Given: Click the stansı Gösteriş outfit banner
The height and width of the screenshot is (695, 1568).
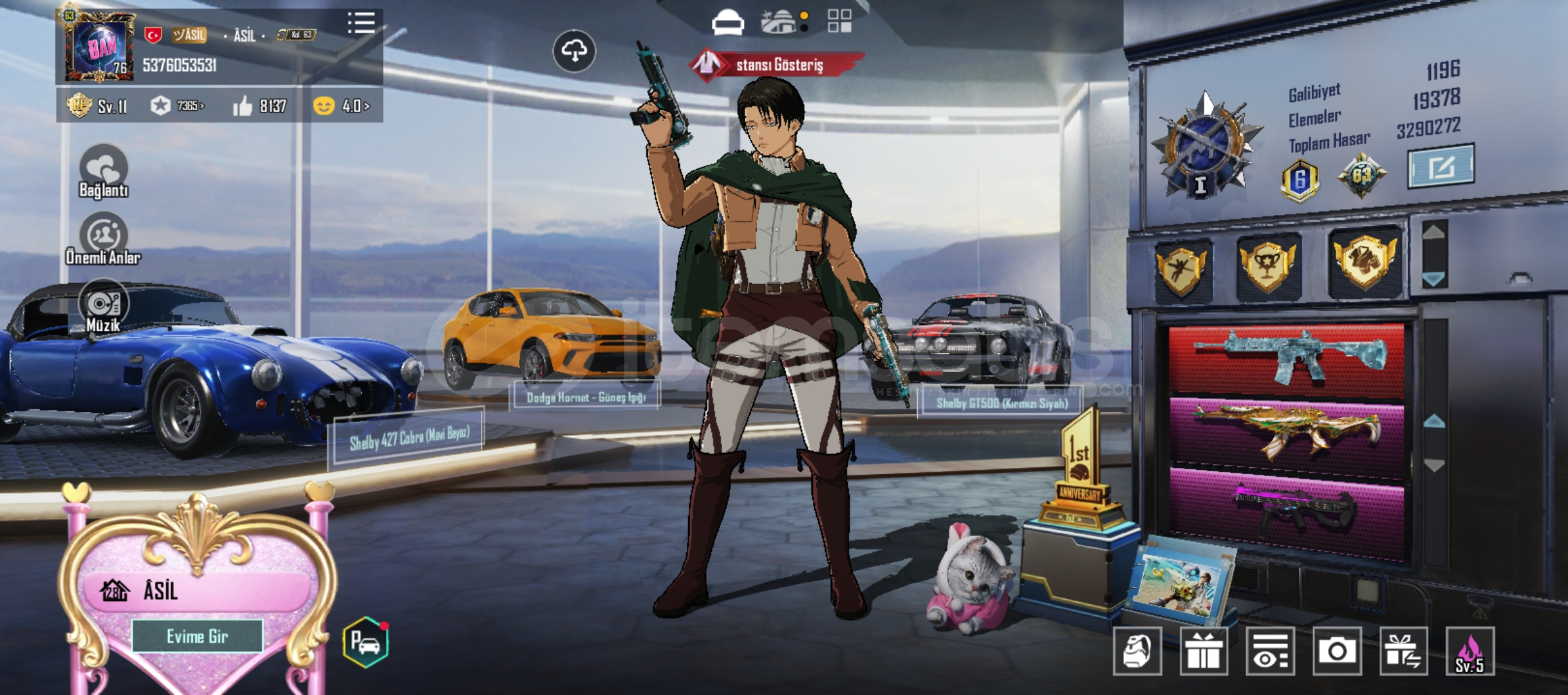Looking at the screenshot, I should click(x=778, y=65).
